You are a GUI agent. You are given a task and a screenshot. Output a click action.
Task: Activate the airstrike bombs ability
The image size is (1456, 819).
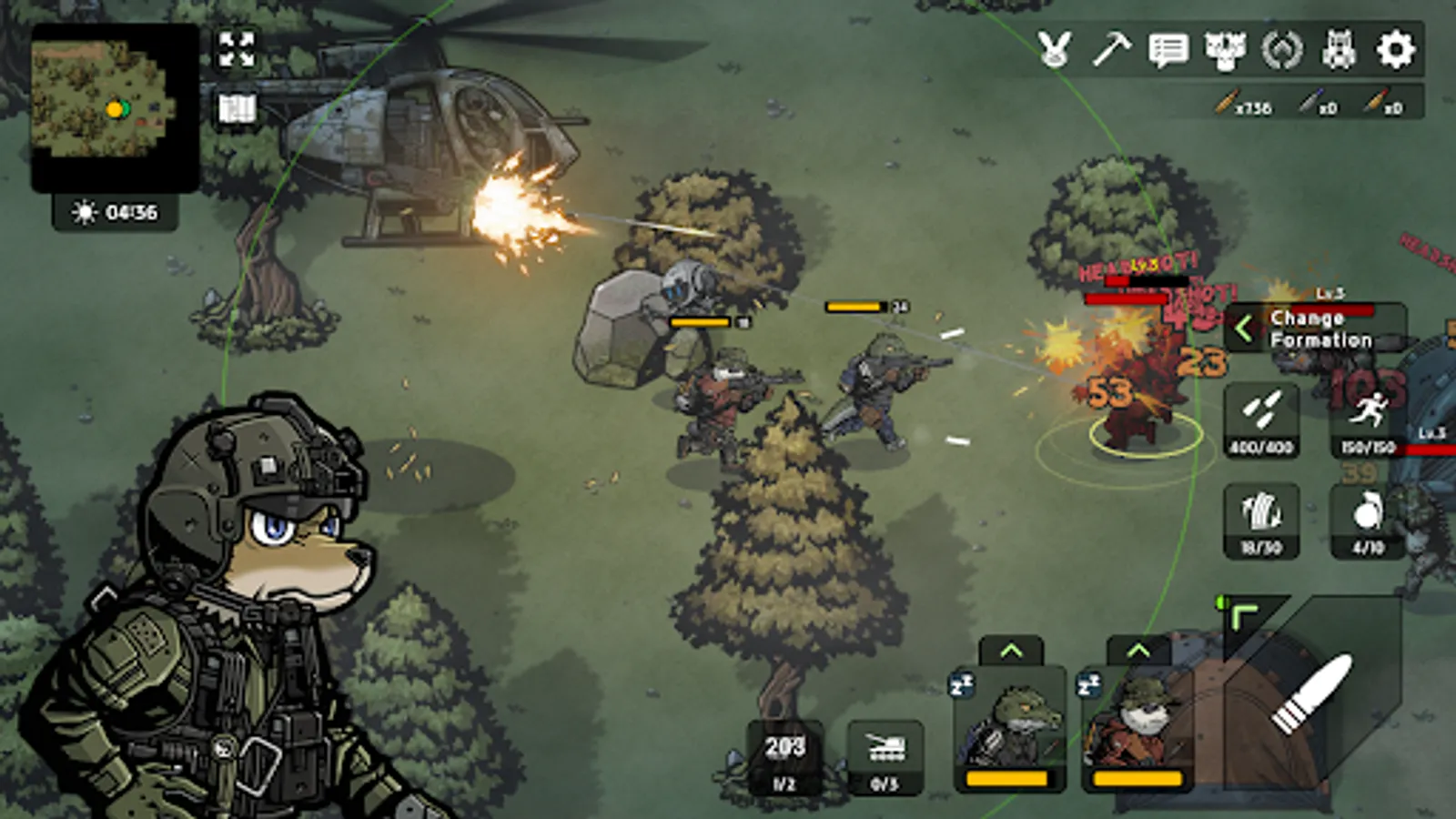point(1261,420)
